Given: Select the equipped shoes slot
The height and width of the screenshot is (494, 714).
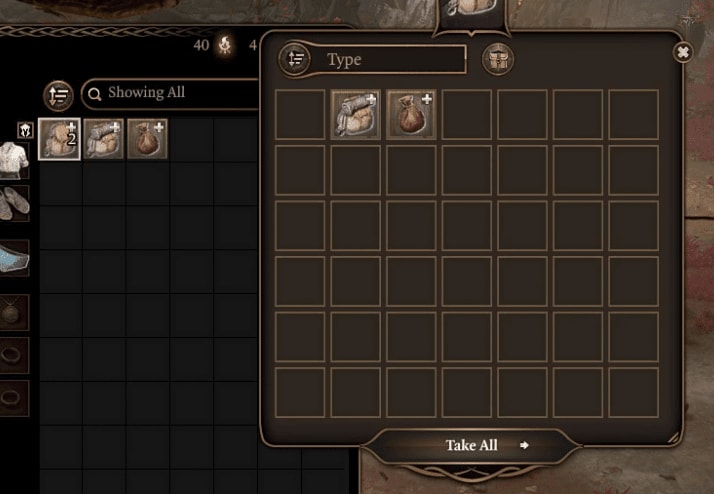Looking at the screenshot, I should pos(14,203).
